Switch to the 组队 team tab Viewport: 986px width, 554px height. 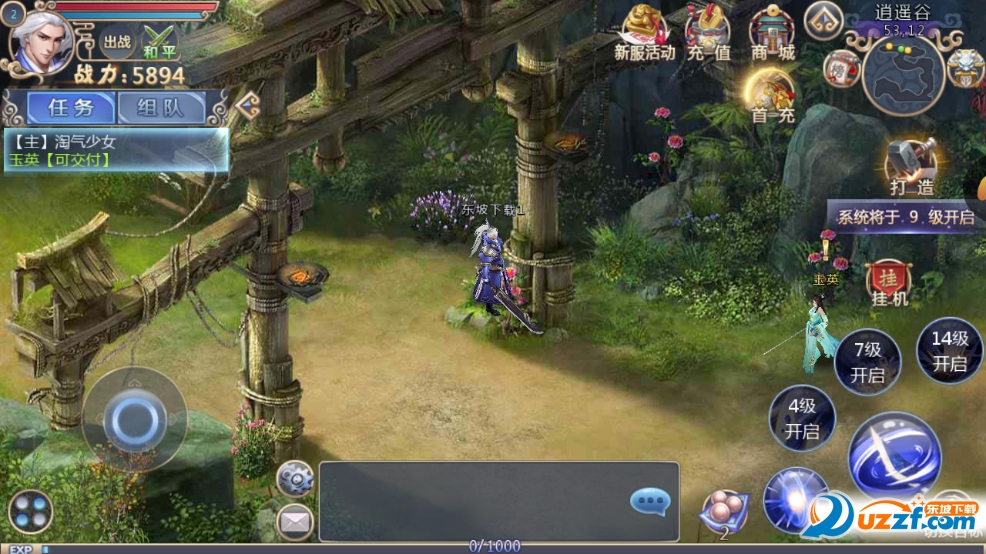(160, 107)
